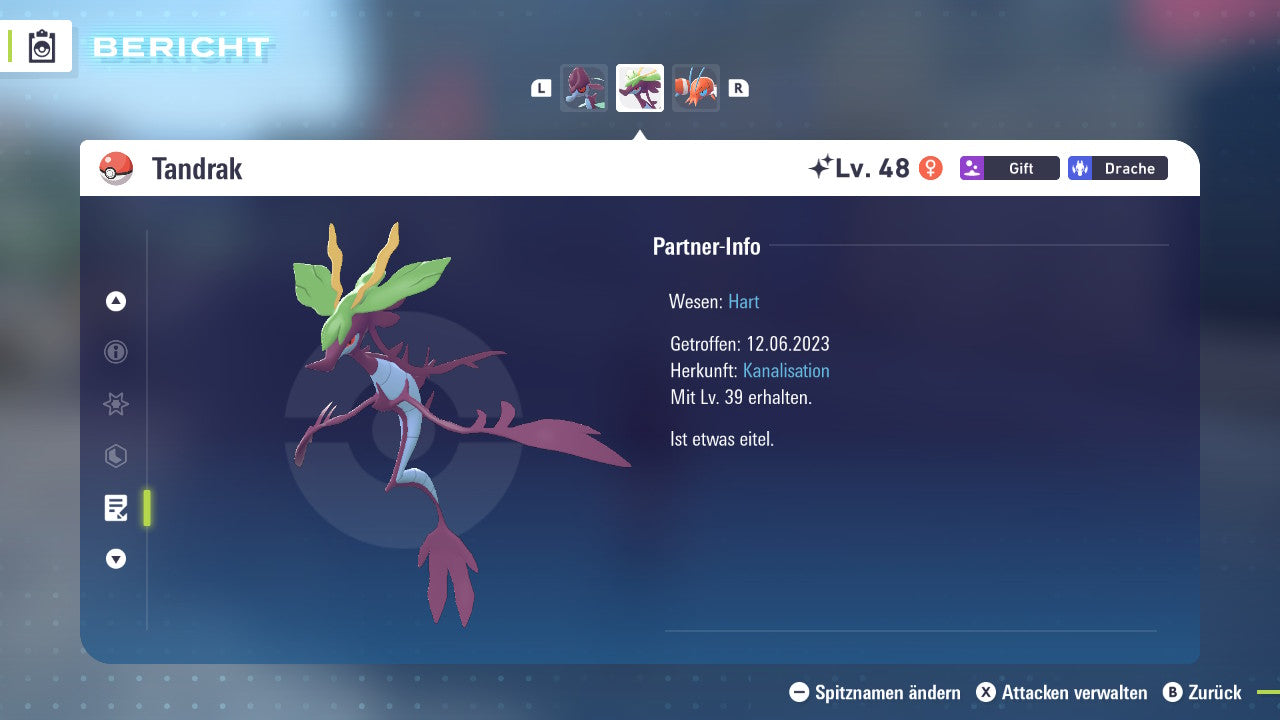Image resolution: width=1280 pixels, height=720 pixels.
Task: Open the moves hexagon icon in sidebar
Action: (115, 456)
